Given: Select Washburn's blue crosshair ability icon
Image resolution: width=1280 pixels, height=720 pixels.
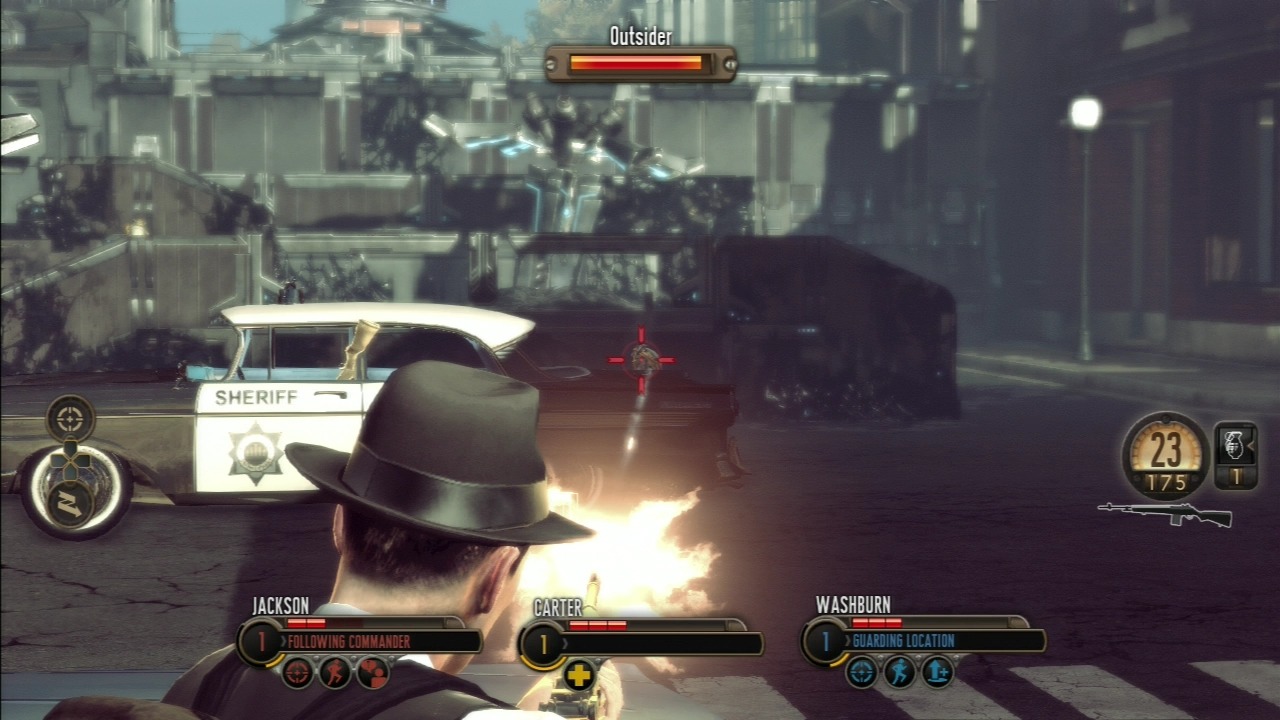Looking at the screenshot, I should pyautogui.click(x=862, y=672).
